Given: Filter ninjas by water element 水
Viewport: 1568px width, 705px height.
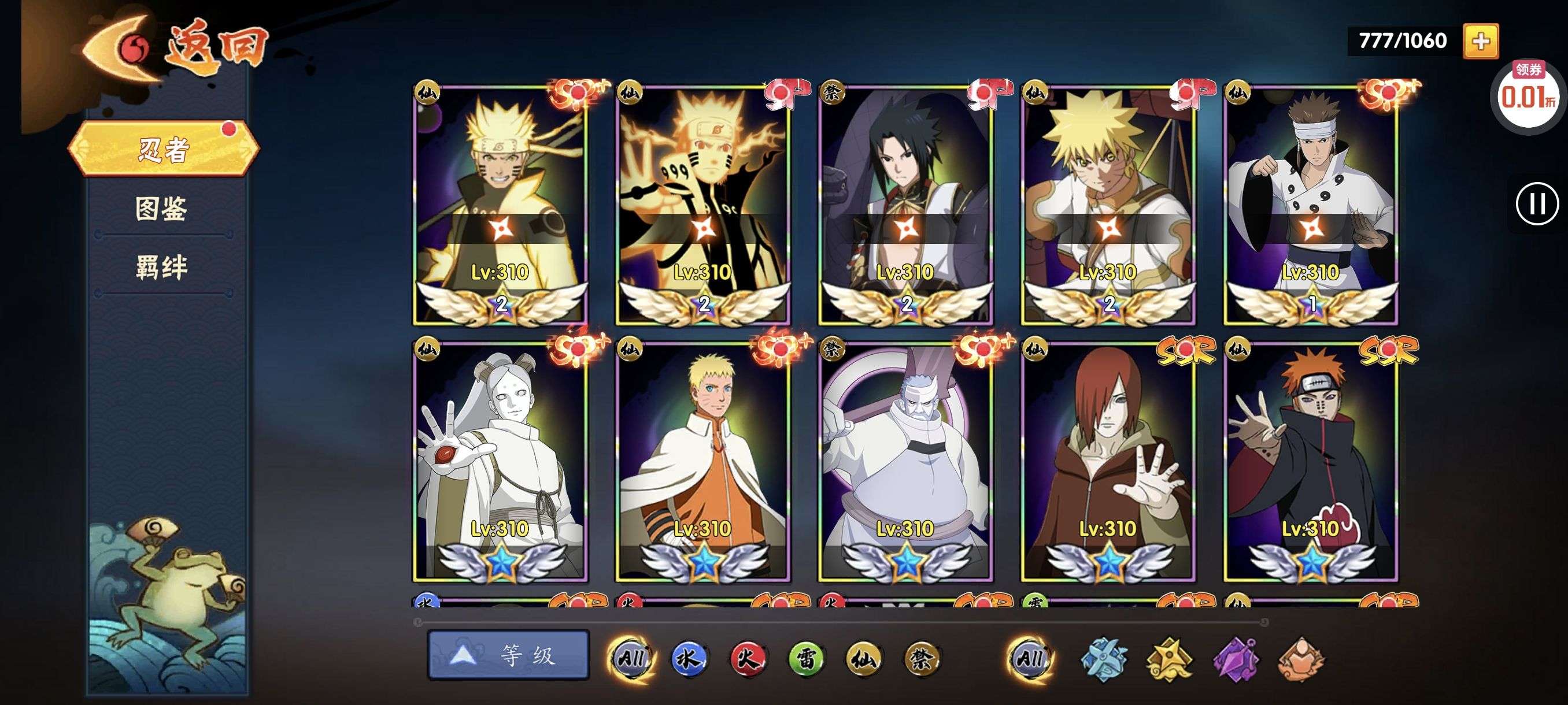Looking at the screenshot, I should [x=689, y=658].
